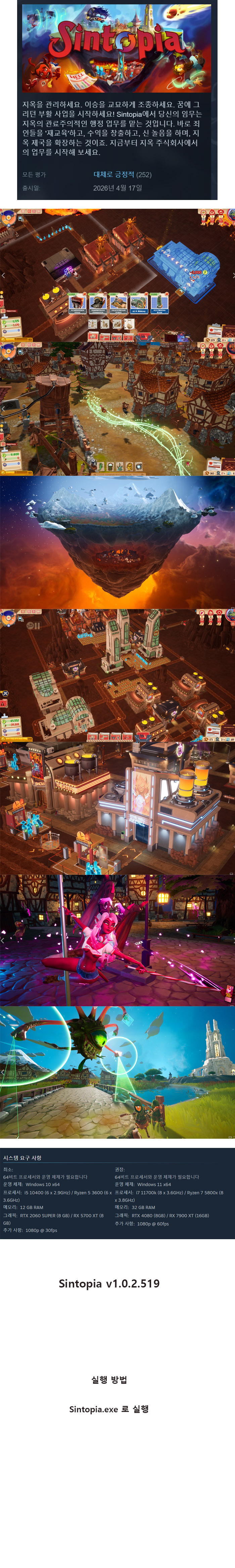This screenshot has height=1568, width=235.
Task: Open the '대체로 긍정적' review summary link
Action: coord(113,175)
